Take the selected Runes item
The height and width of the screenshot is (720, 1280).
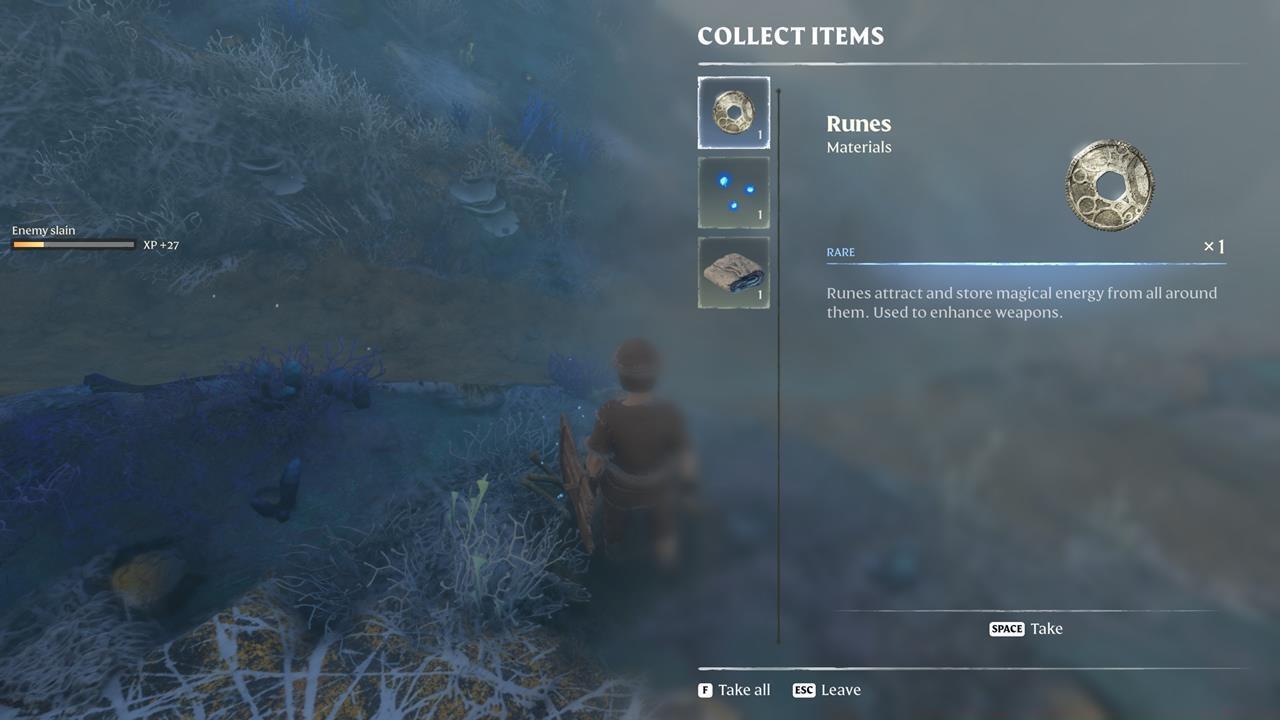[1026, 629]
